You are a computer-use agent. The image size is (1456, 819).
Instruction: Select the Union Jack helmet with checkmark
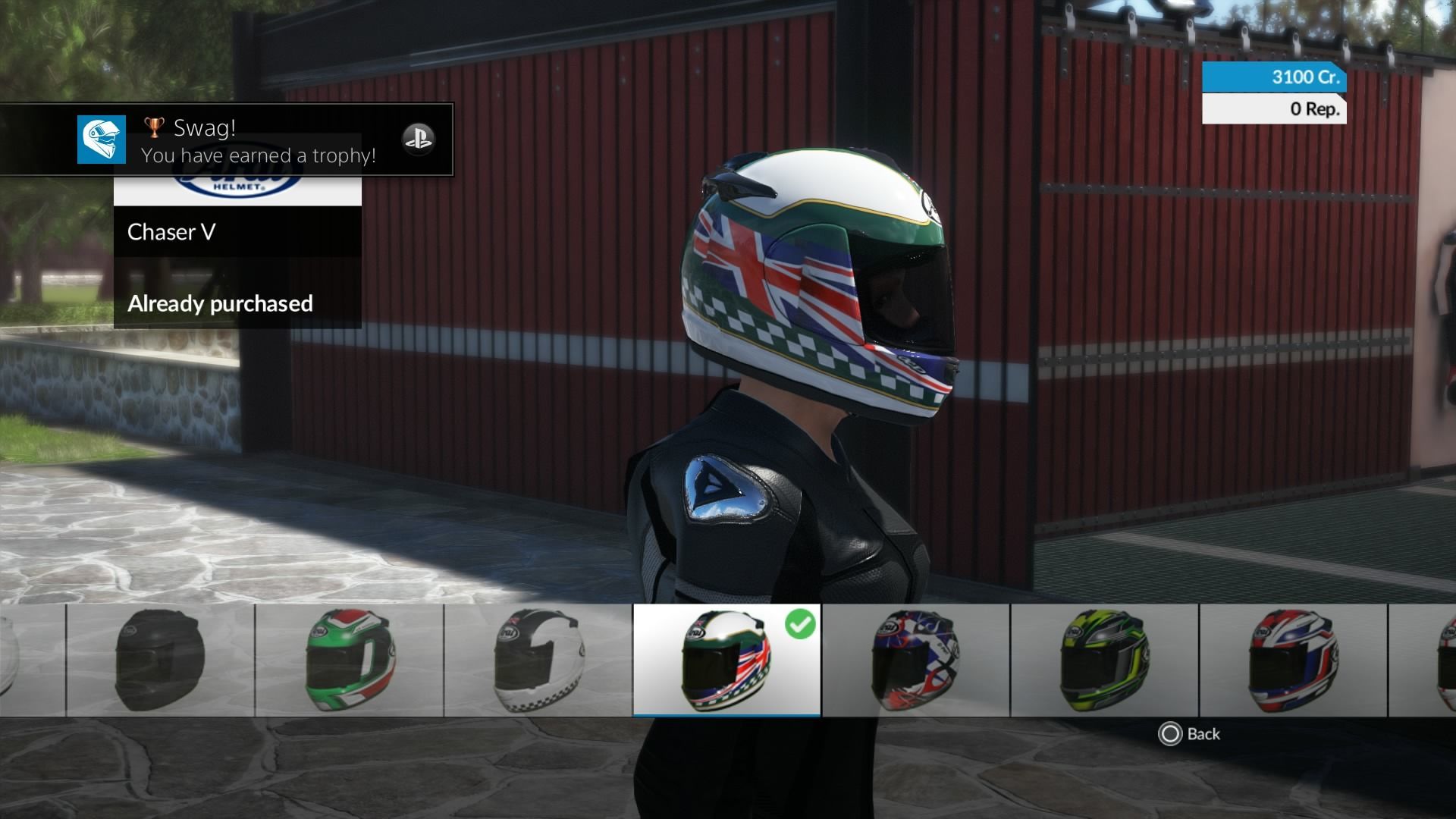(726, 660)
